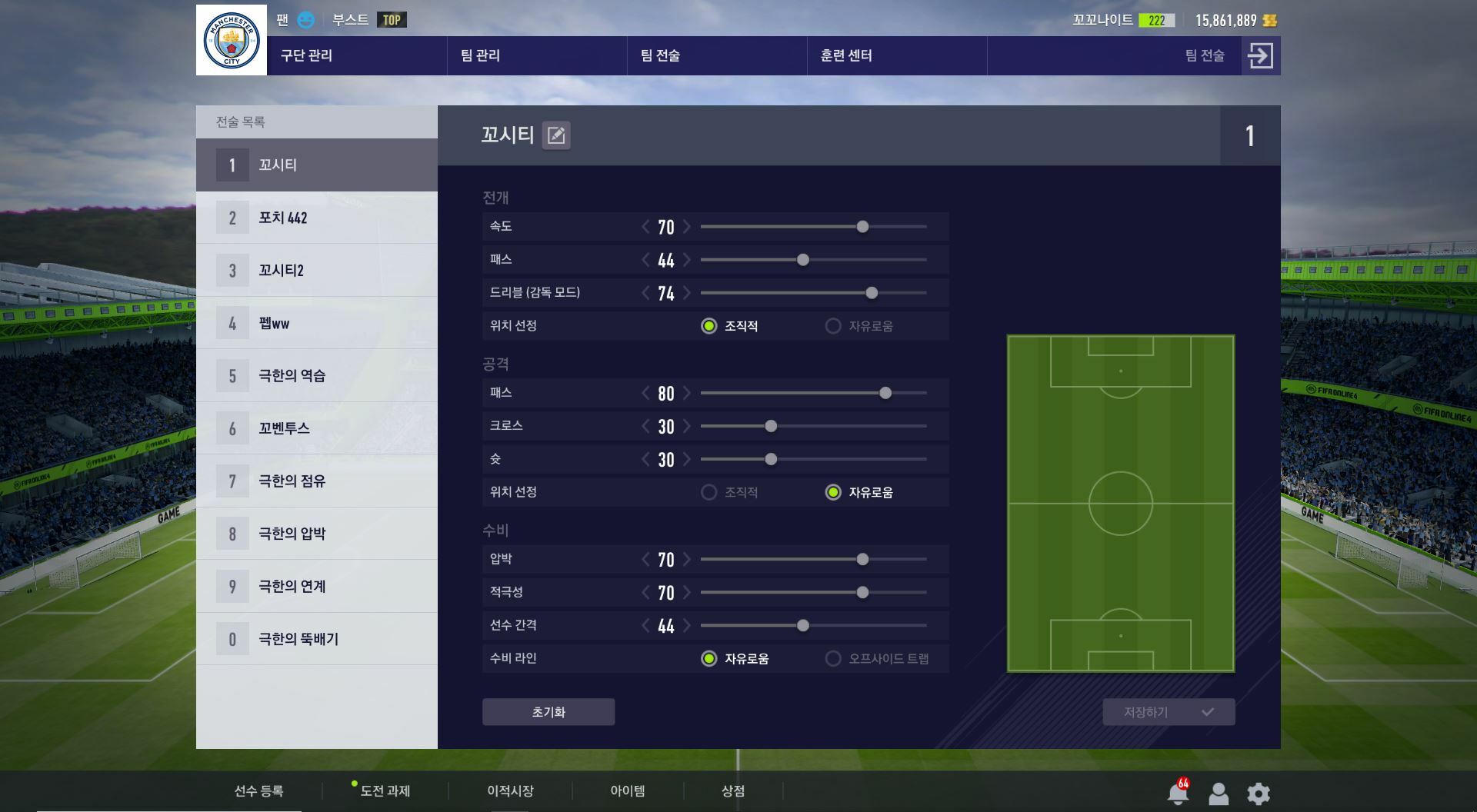Adjust the 드리블 (감독 모드) slider

(872, 293)
